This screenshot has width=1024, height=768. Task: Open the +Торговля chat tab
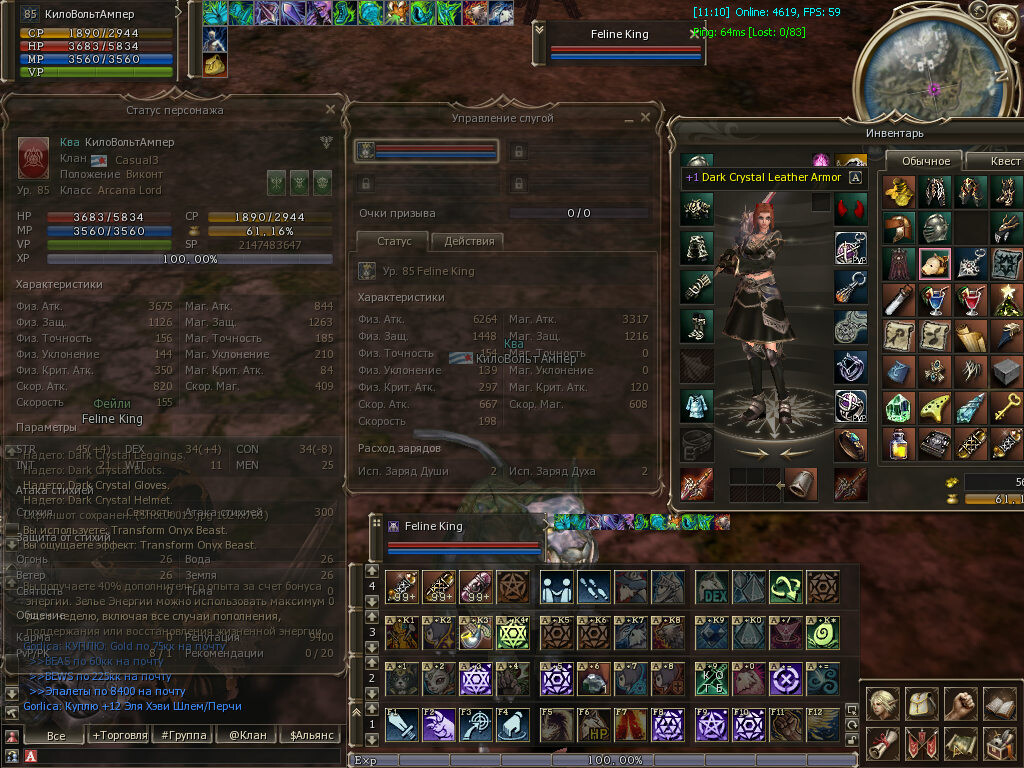(x=118, y=735)
